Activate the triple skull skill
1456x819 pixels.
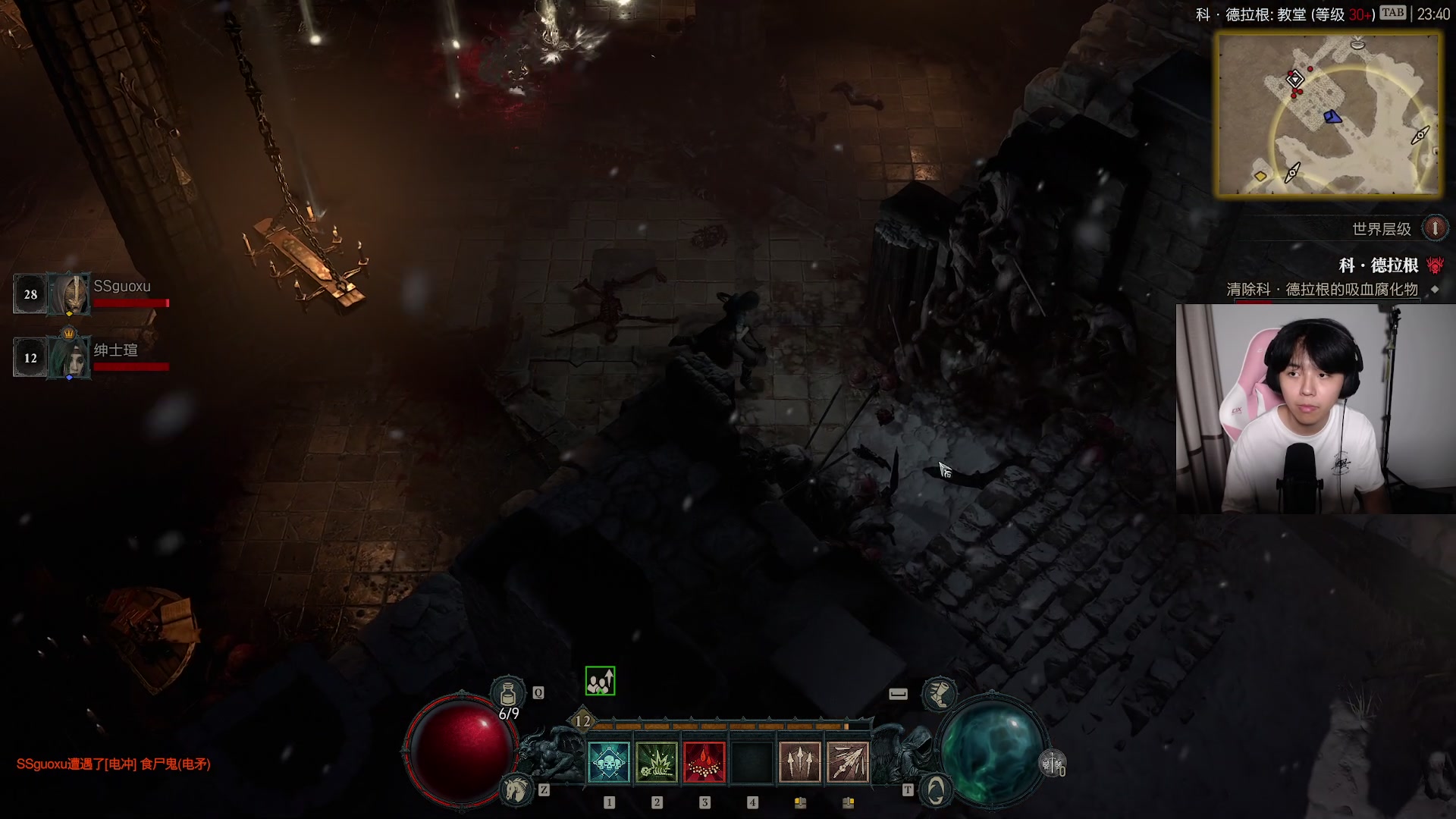(609, 762)
